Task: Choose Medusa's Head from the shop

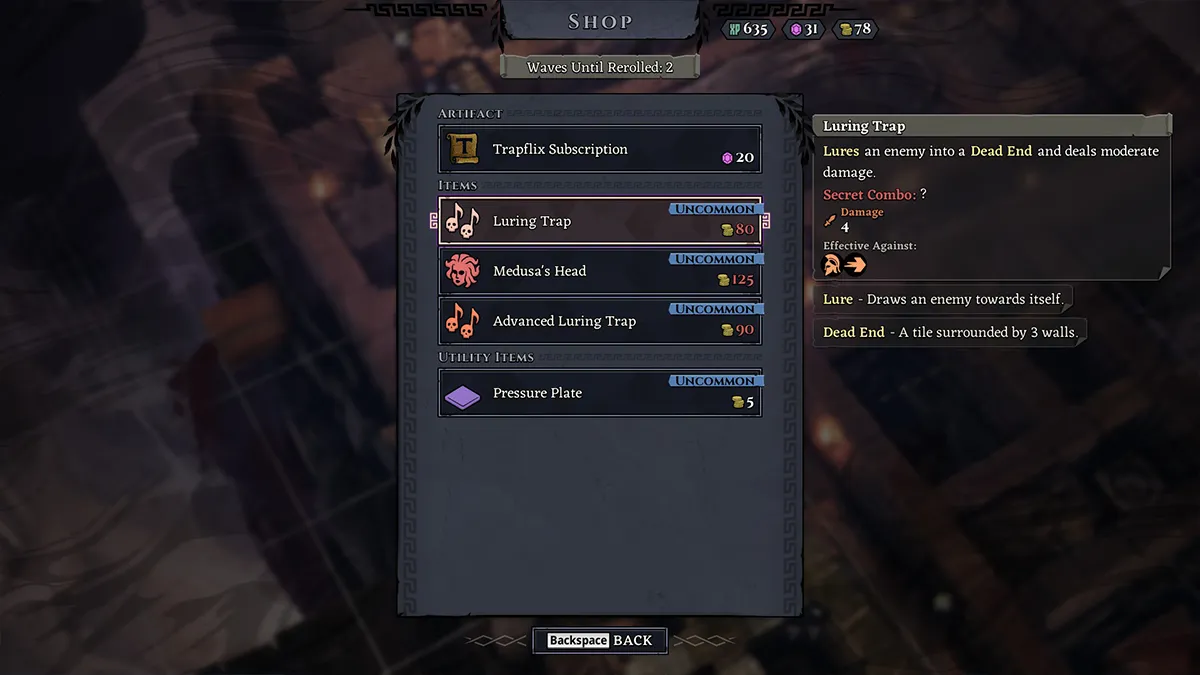Action: point(600,271)
